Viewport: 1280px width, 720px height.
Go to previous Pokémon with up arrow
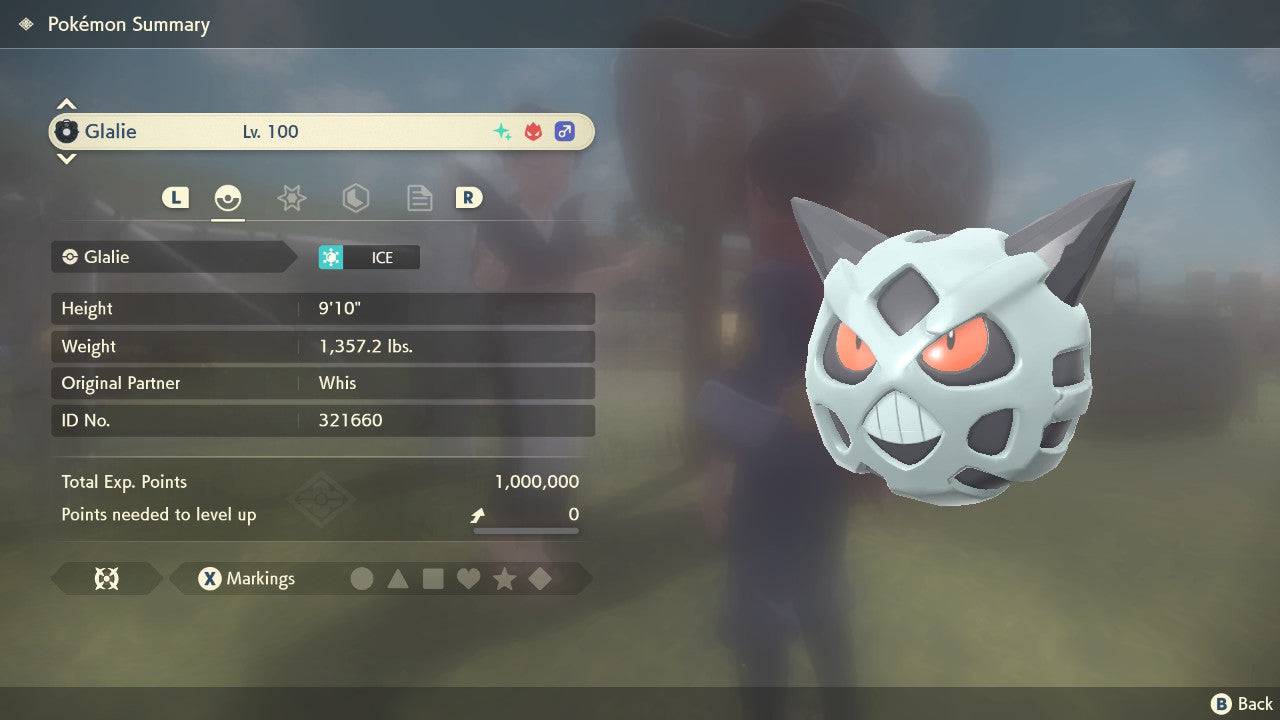(x=66, y=104)
